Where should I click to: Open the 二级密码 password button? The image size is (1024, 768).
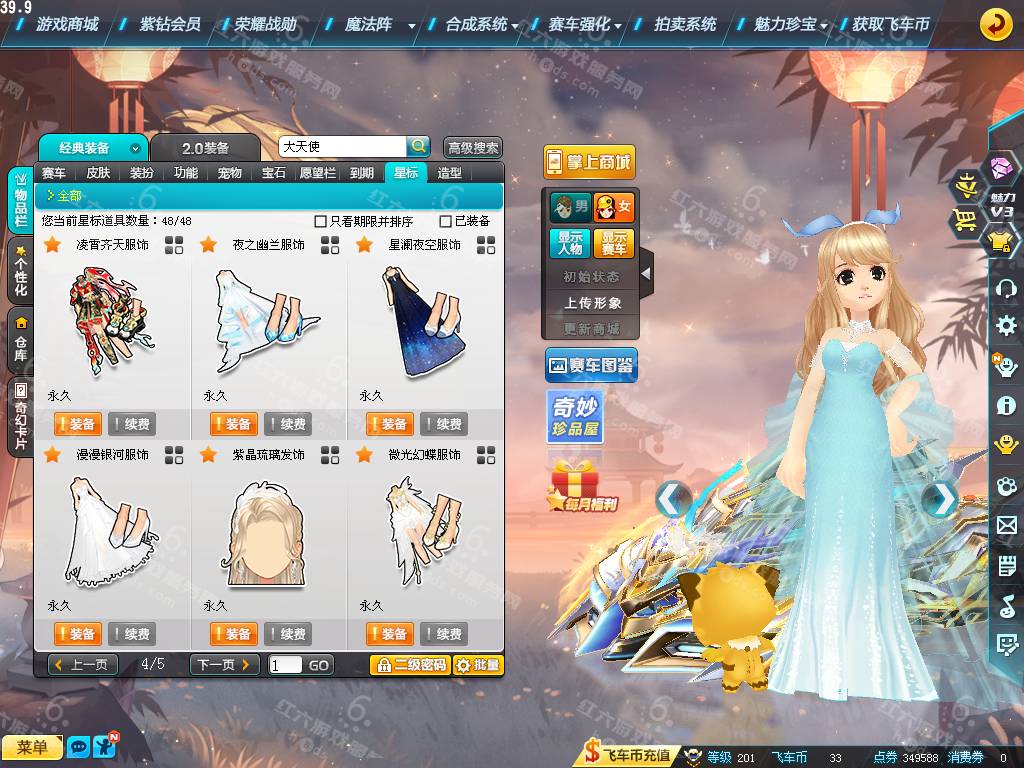click(x=409, y=665)
